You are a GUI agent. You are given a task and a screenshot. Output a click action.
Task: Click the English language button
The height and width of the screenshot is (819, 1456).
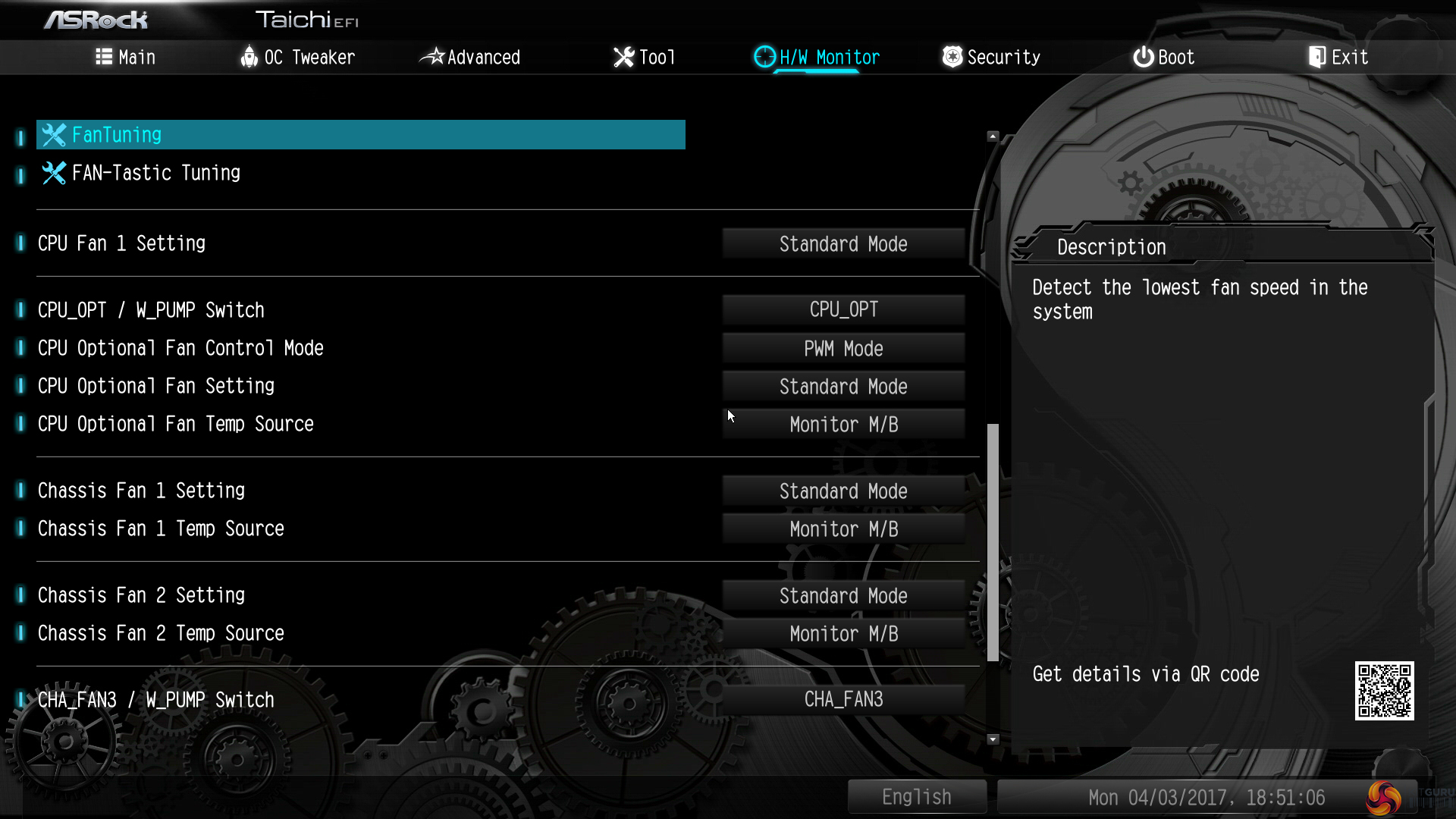[916, 797]
